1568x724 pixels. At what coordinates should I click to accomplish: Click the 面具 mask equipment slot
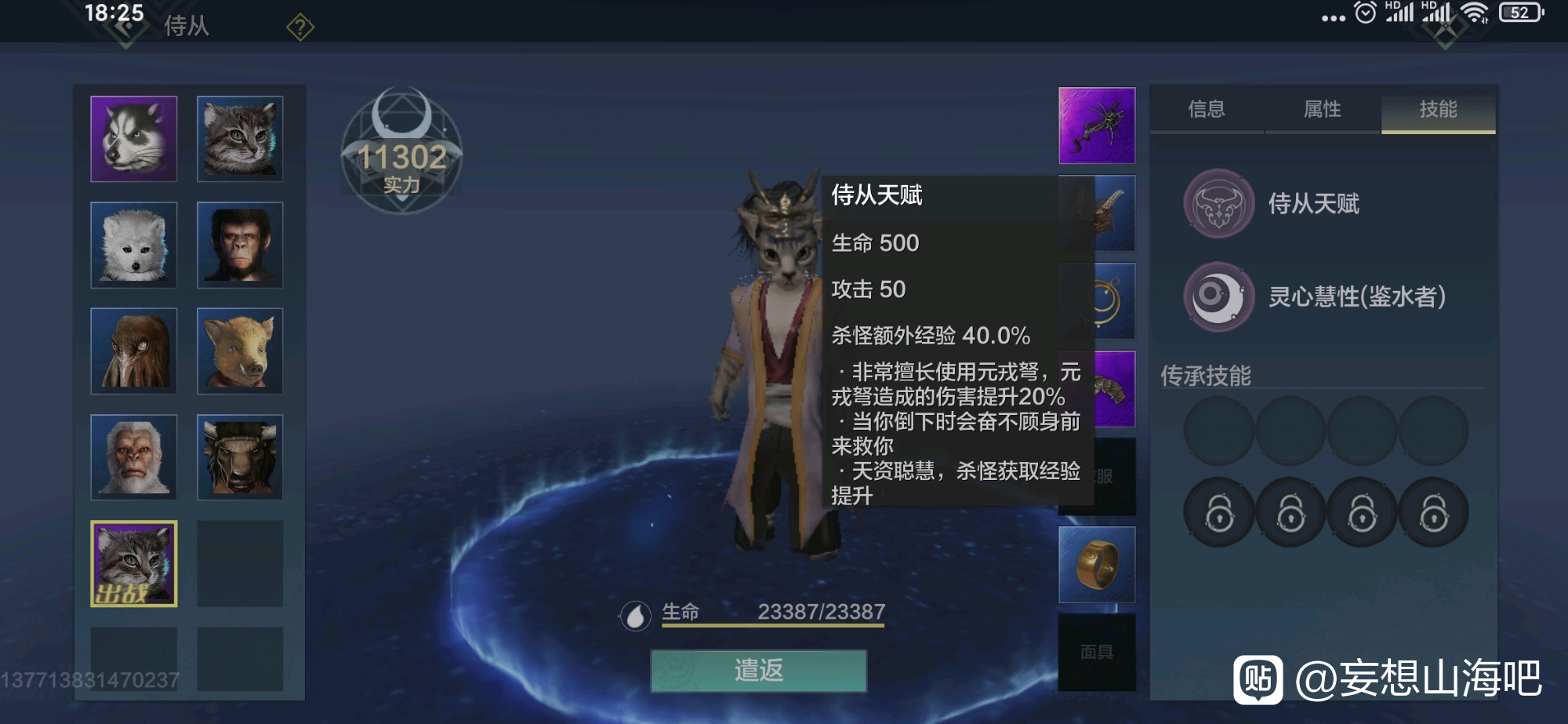[x=1097, y=652]
